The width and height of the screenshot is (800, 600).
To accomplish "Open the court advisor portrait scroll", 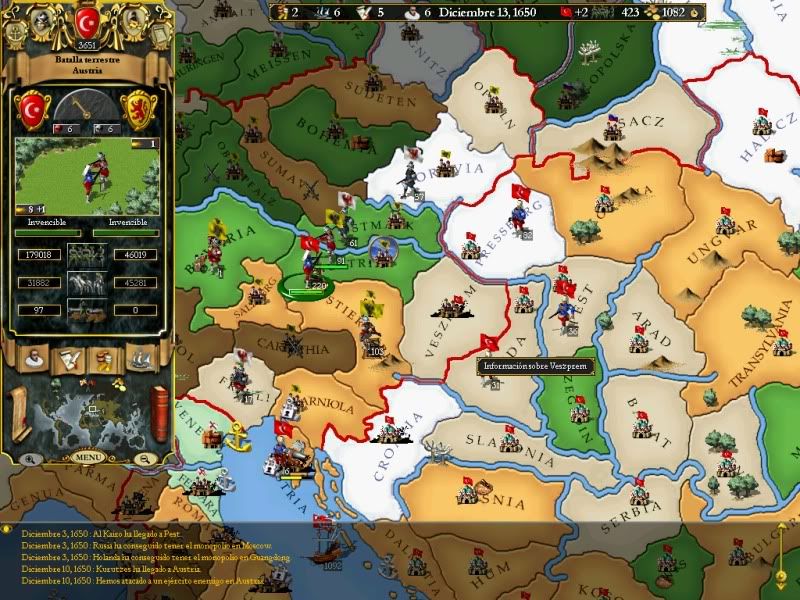I will click(33, 357).
